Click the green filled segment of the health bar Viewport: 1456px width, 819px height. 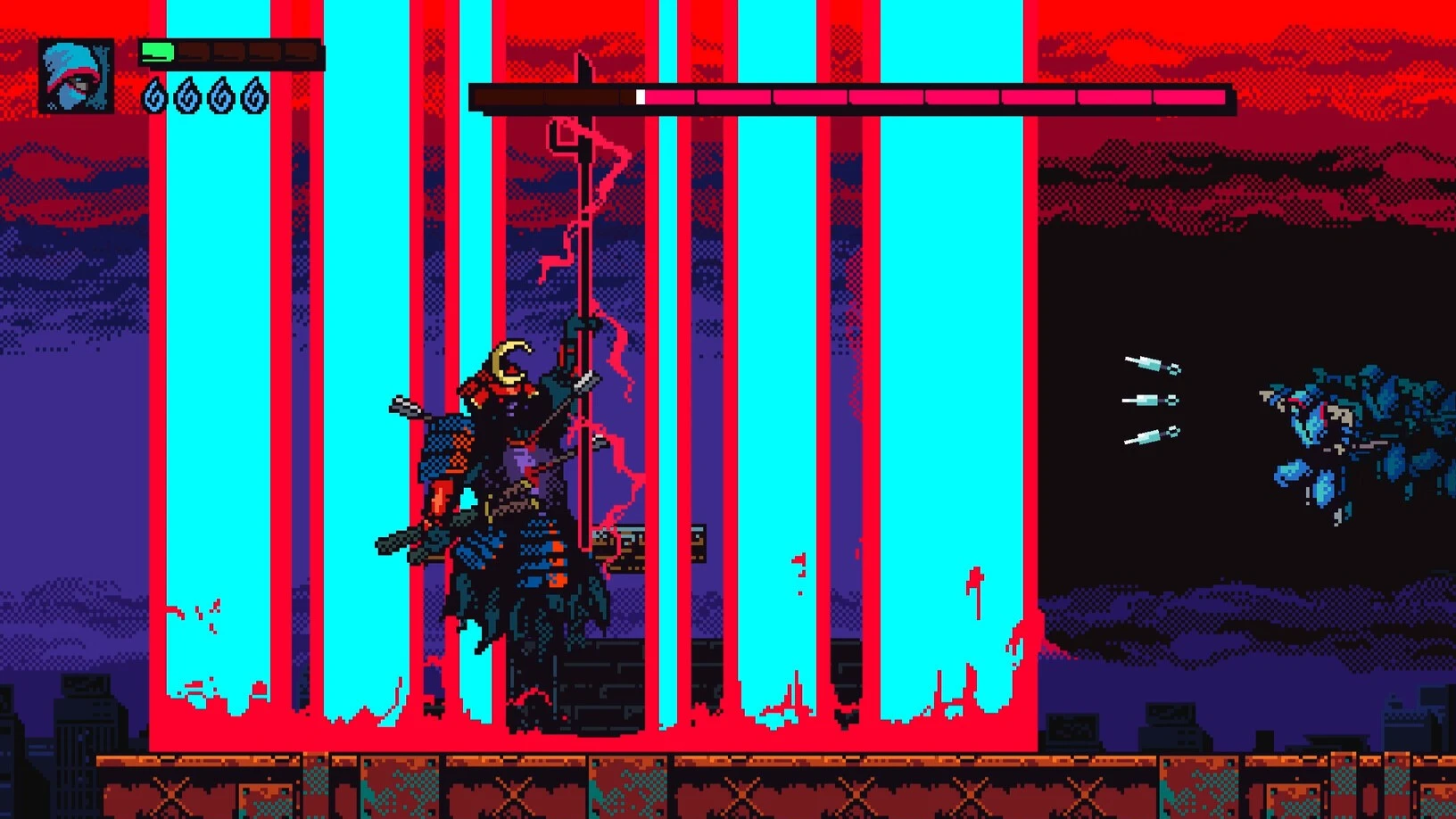tap(159, 51)
